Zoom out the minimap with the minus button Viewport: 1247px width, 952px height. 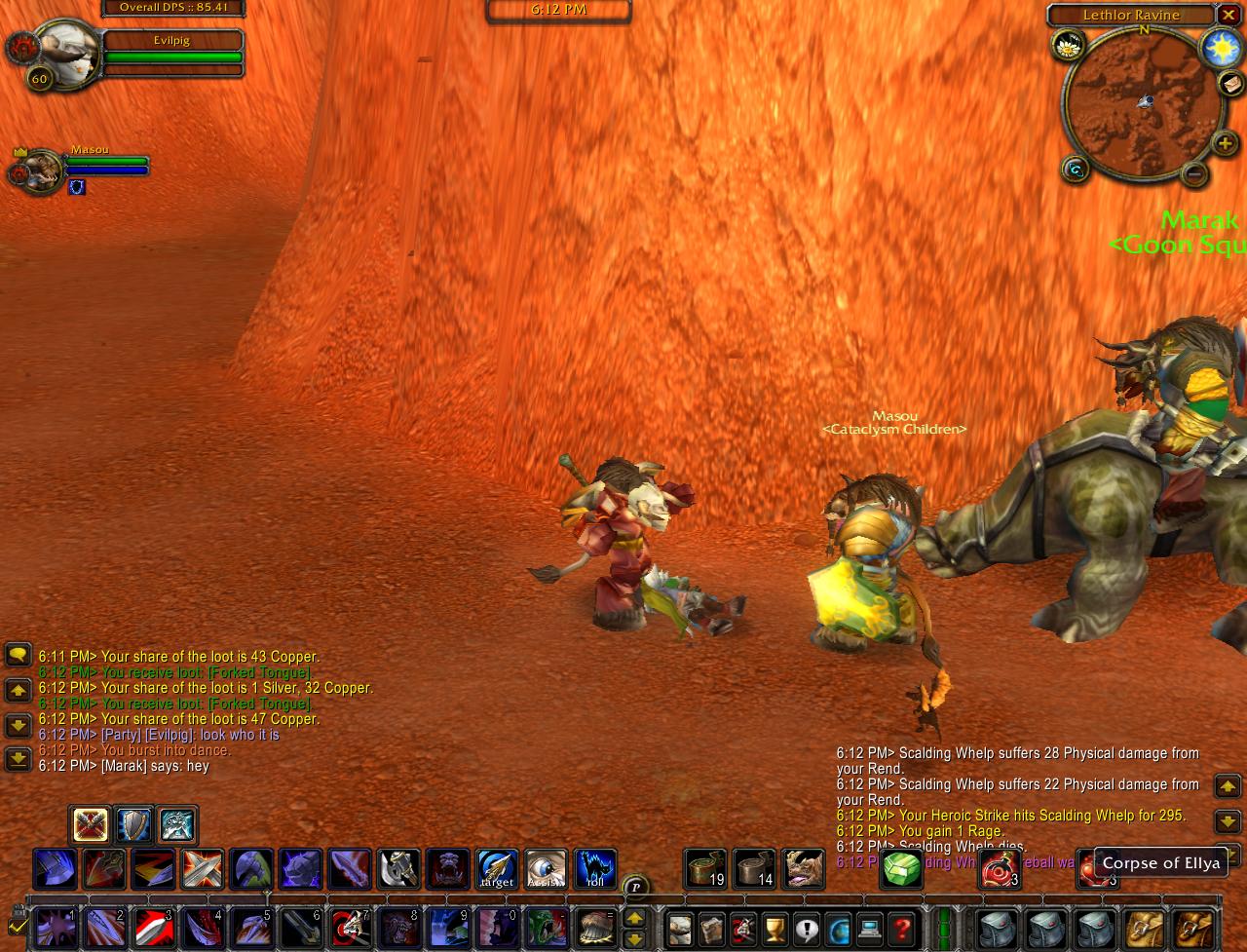[1193, 174]
